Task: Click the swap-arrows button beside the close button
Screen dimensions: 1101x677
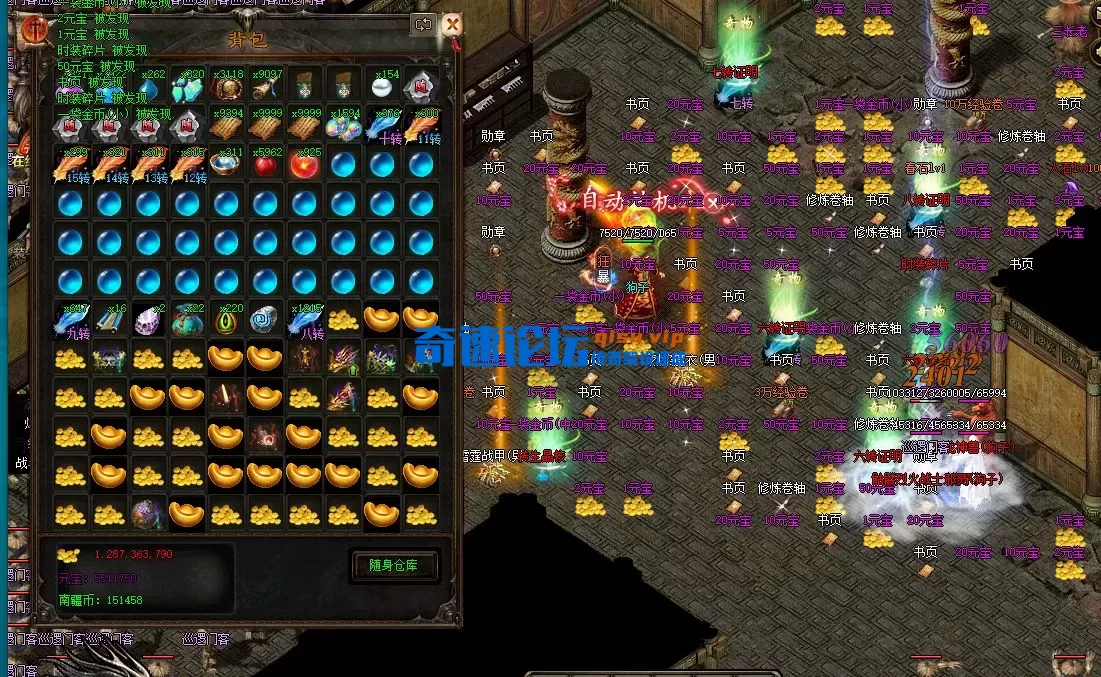Action: (x=424, y=25)
